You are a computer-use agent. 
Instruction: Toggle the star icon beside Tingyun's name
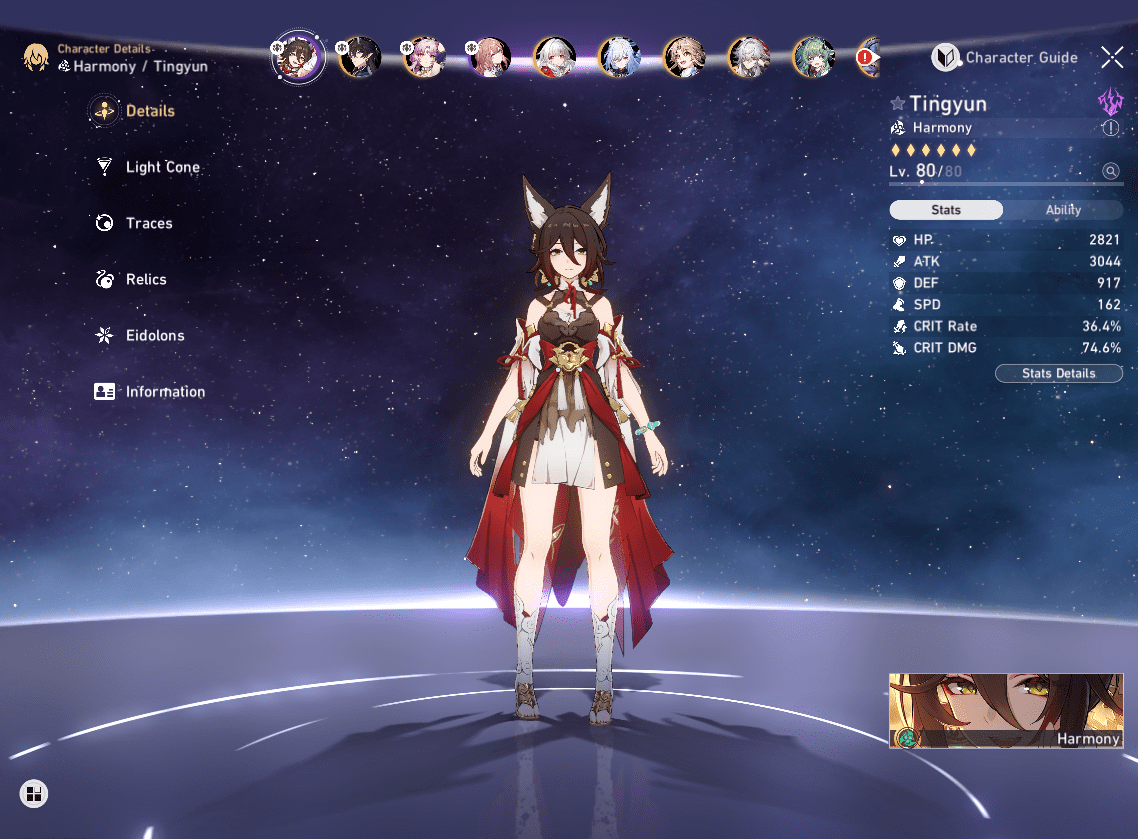tap(897, 104)
